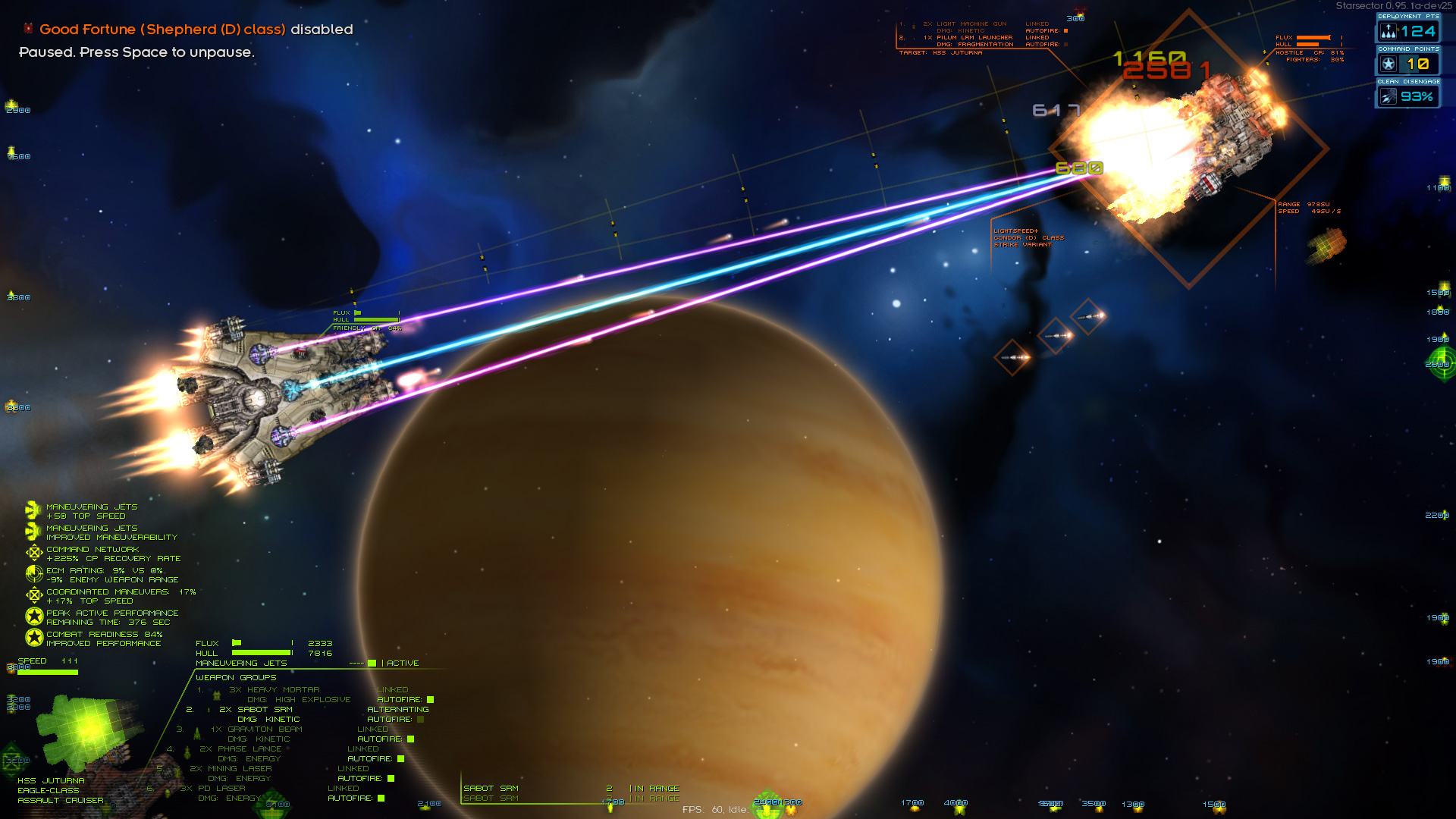Click the Deployment Pts icon
Screen dimensions: 1456x819
(x=1389, y=33)
